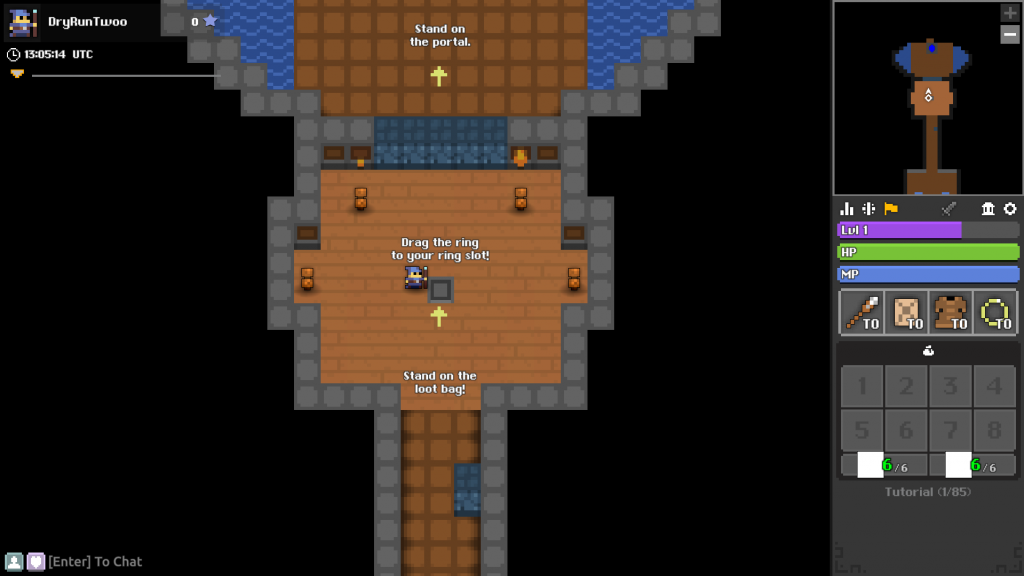
Task: Click the loot bag icon above inventory
Action: tap(928, 351)
